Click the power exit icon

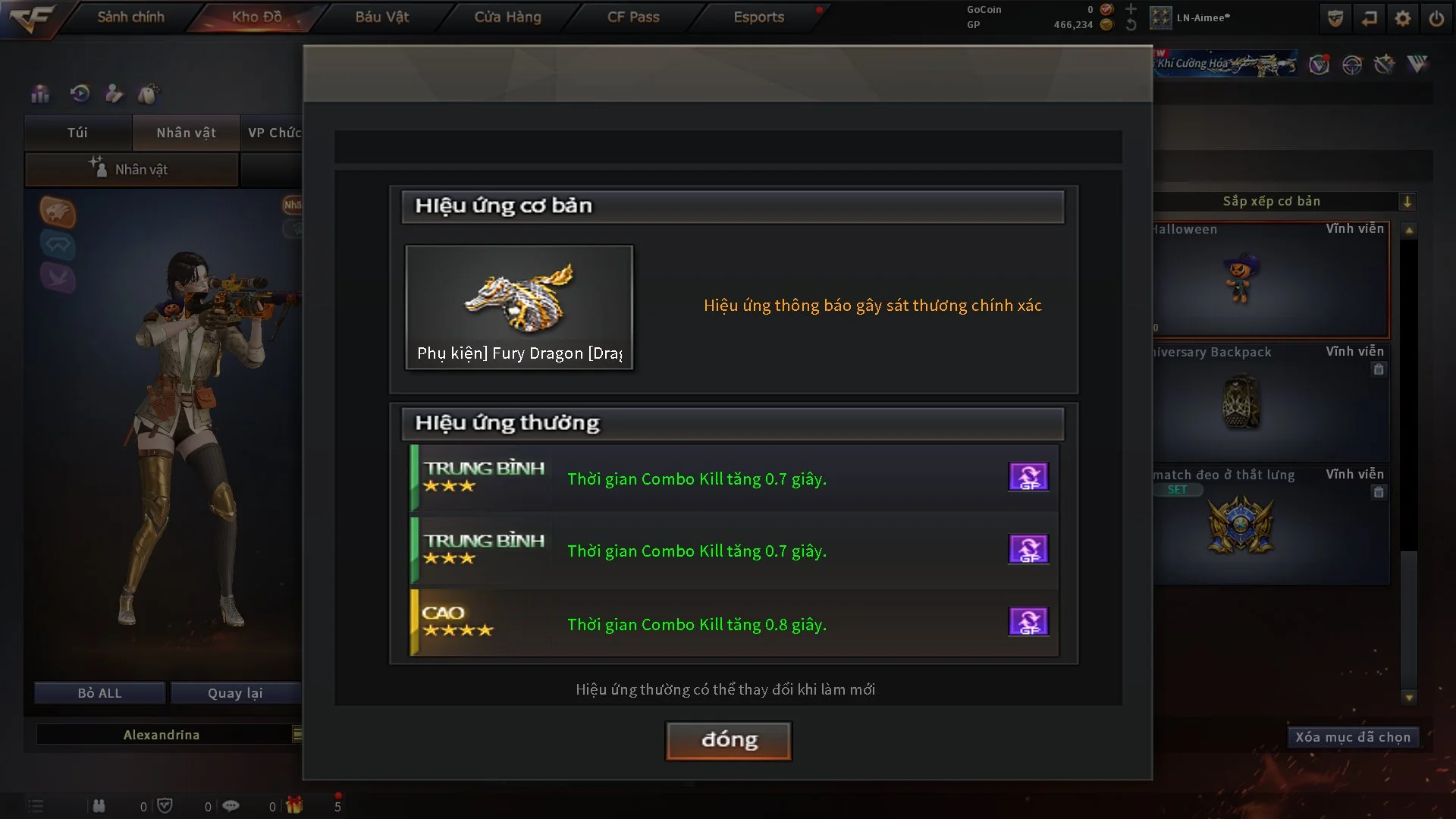click(1436, 18)
